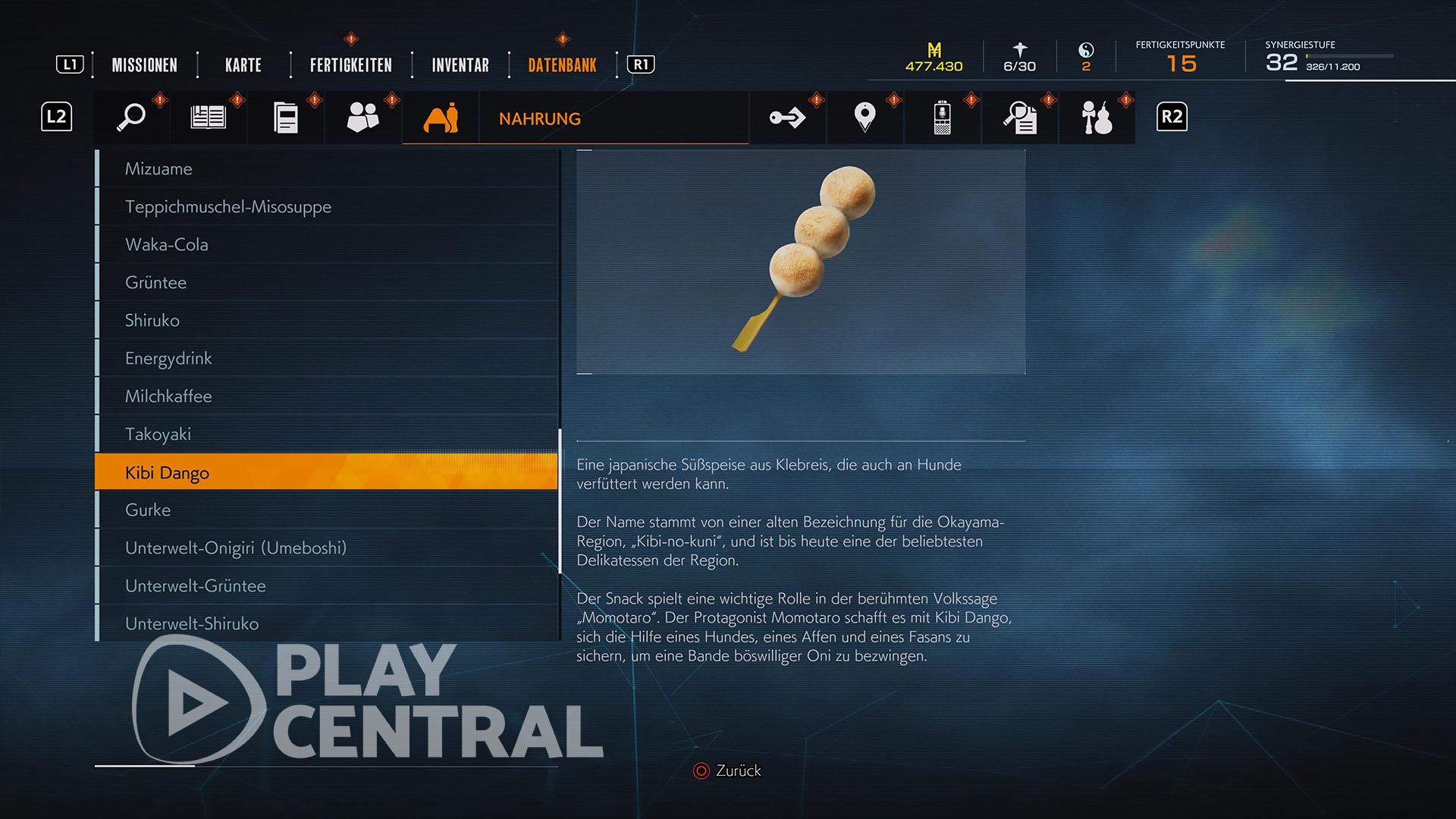
Task: Select the Grüntee entry
Action: [x=155, y=283]
